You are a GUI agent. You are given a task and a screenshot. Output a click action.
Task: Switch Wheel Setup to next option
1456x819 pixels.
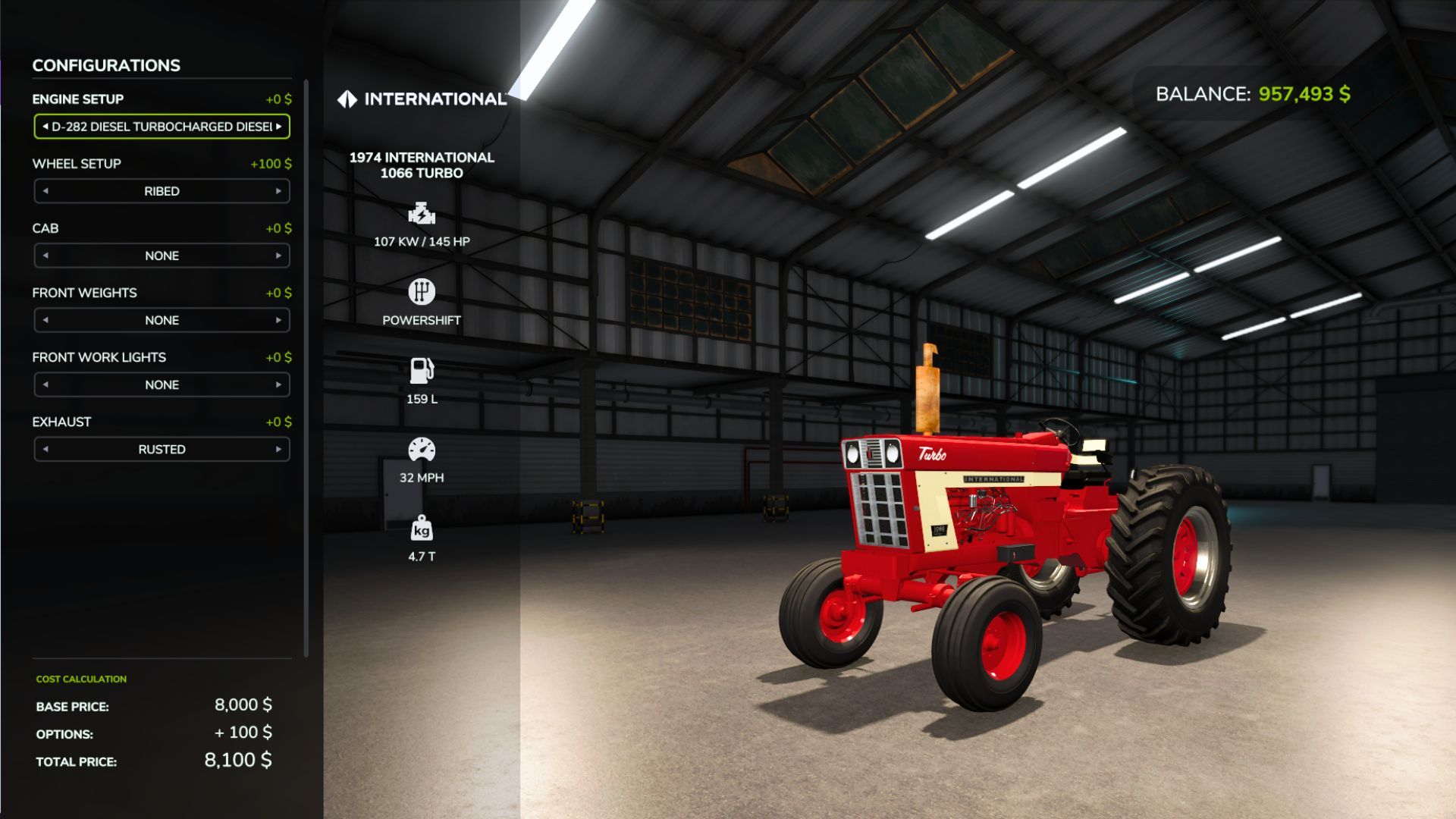coord(278,191)
